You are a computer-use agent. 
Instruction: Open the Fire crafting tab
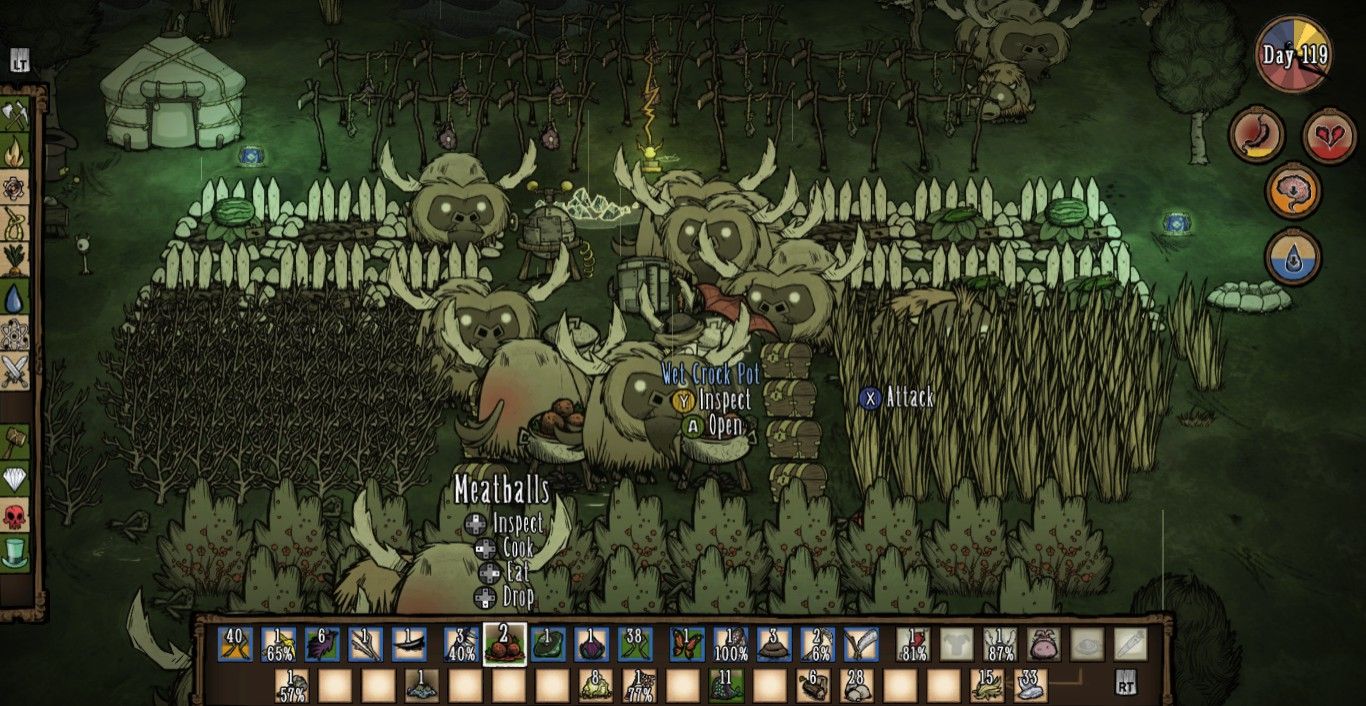pyautogui.click(x=15, y=154)
